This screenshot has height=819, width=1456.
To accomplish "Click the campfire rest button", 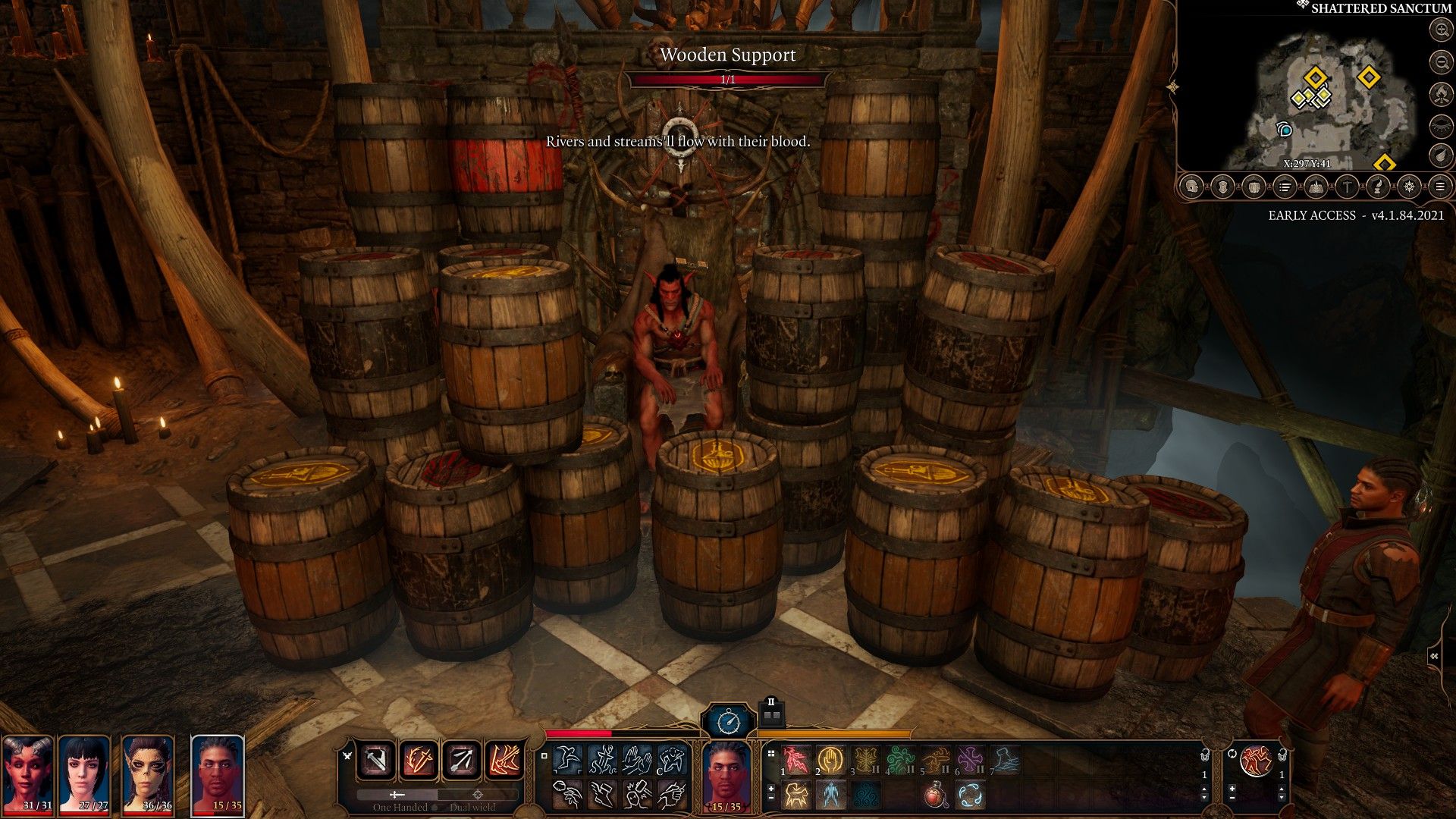I will [x=1440, y=93].
